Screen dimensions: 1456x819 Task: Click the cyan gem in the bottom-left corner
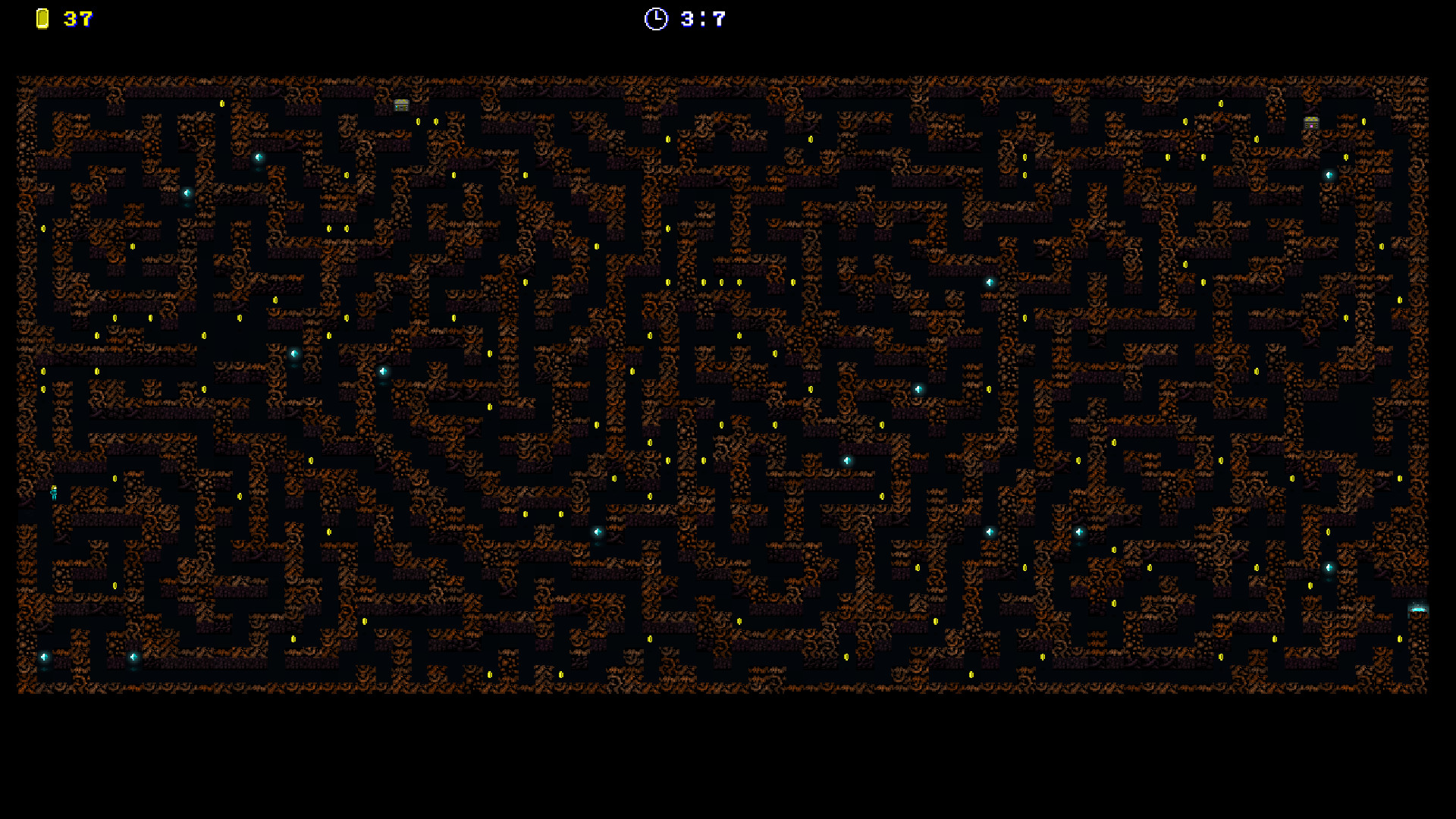(44, 657)
